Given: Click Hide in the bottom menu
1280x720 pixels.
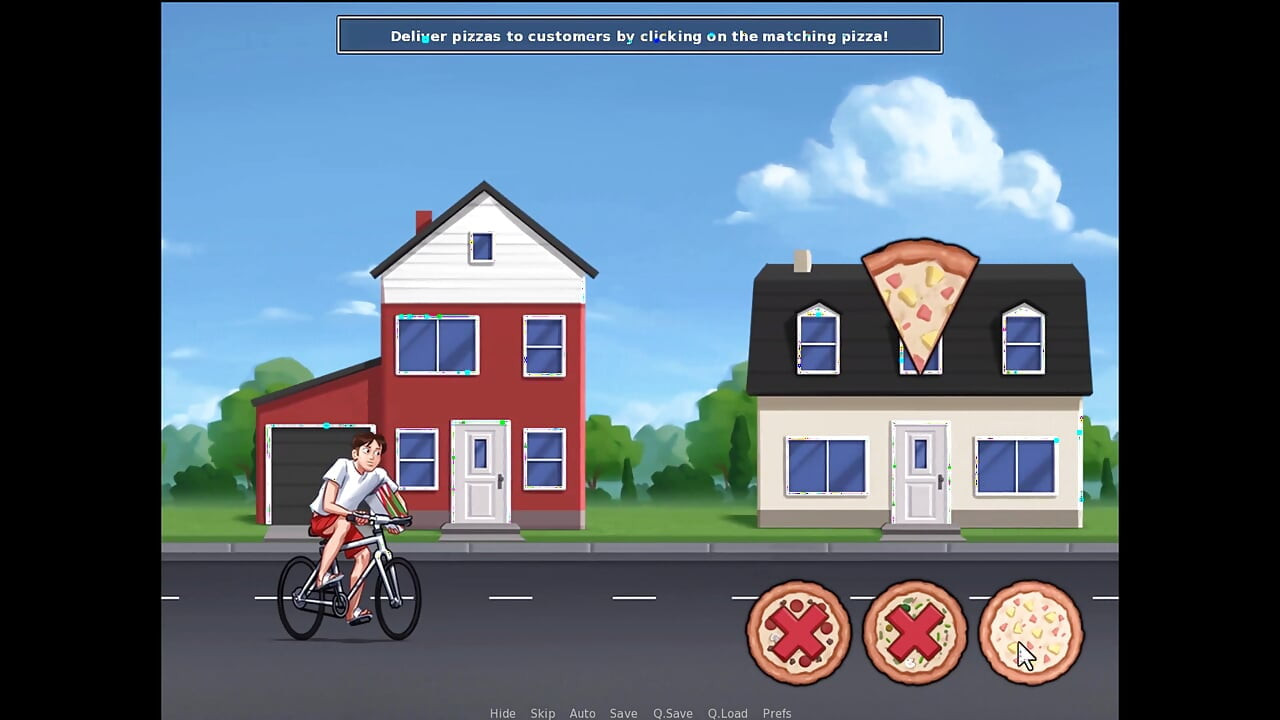Looking at the screenshot, I should (503, 713).
